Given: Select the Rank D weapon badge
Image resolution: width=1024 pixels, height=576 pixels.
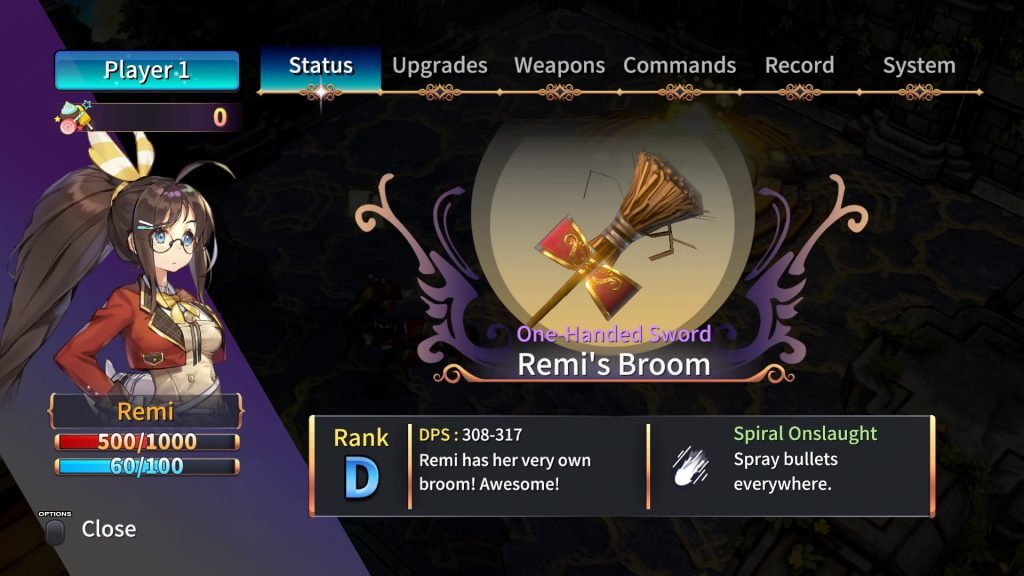Looking at the screenshot, I should point(361,466).
